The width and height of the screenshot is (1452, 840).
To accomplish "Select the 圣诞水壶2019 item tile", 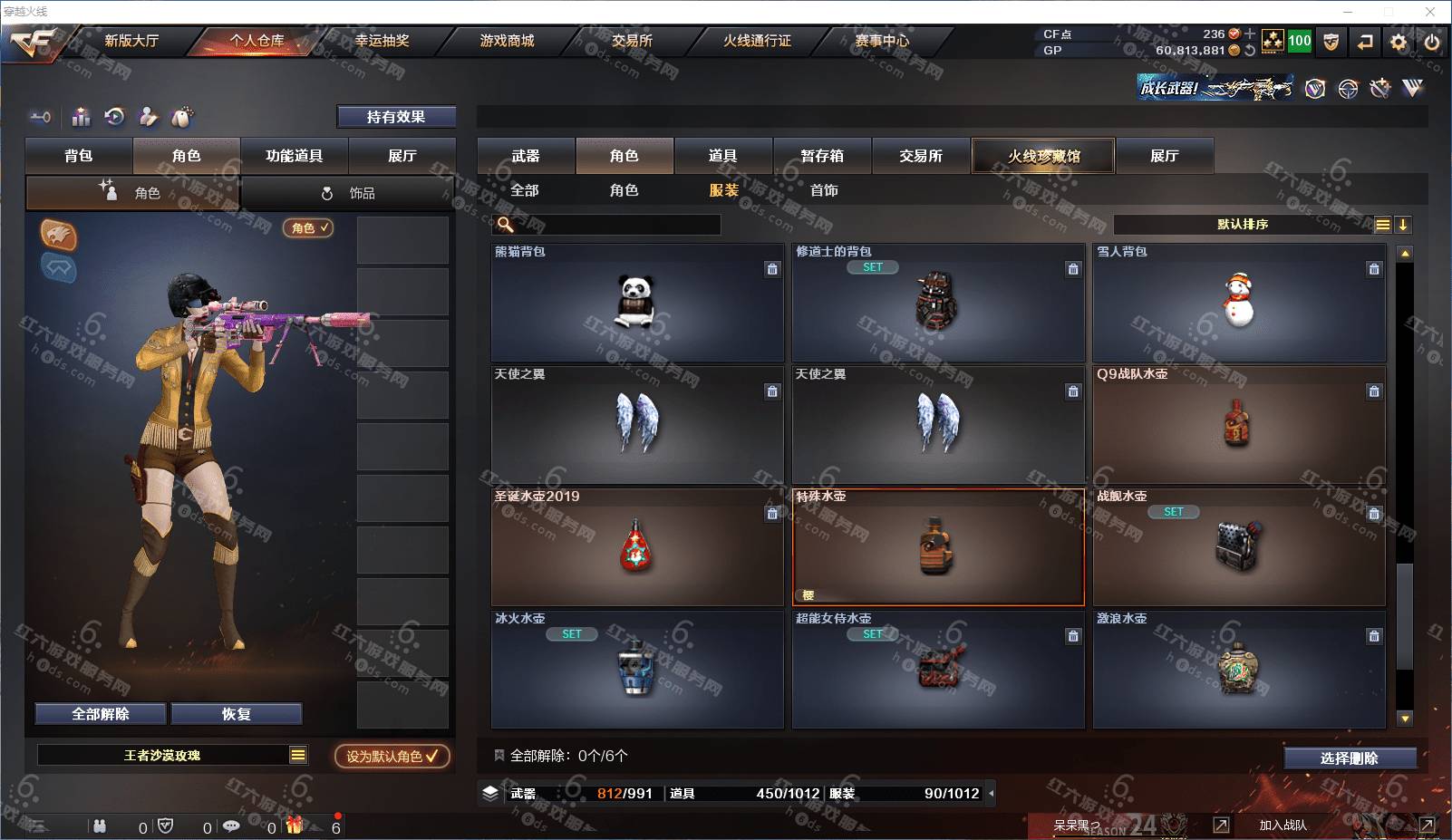I will (637, 547).
